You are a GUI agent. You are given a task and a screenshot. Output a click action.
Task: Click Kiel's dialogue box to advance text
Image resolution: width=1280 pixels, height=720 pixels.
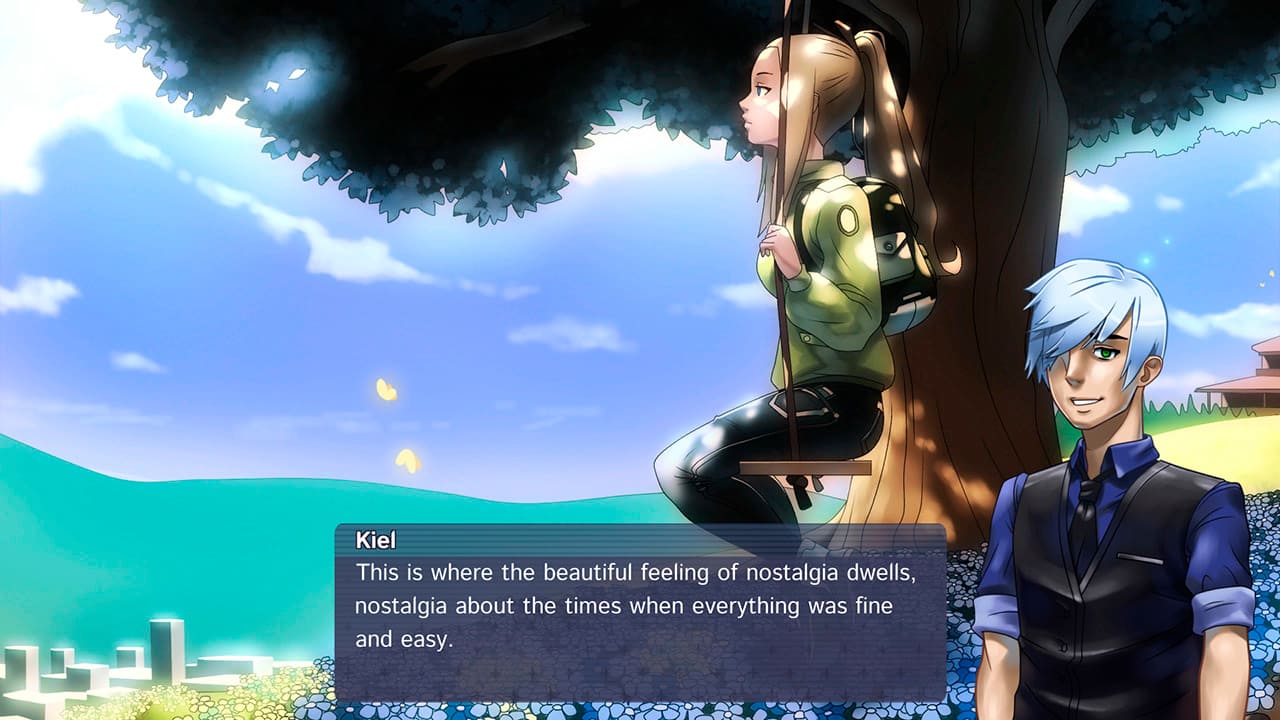tap(640, 612)
